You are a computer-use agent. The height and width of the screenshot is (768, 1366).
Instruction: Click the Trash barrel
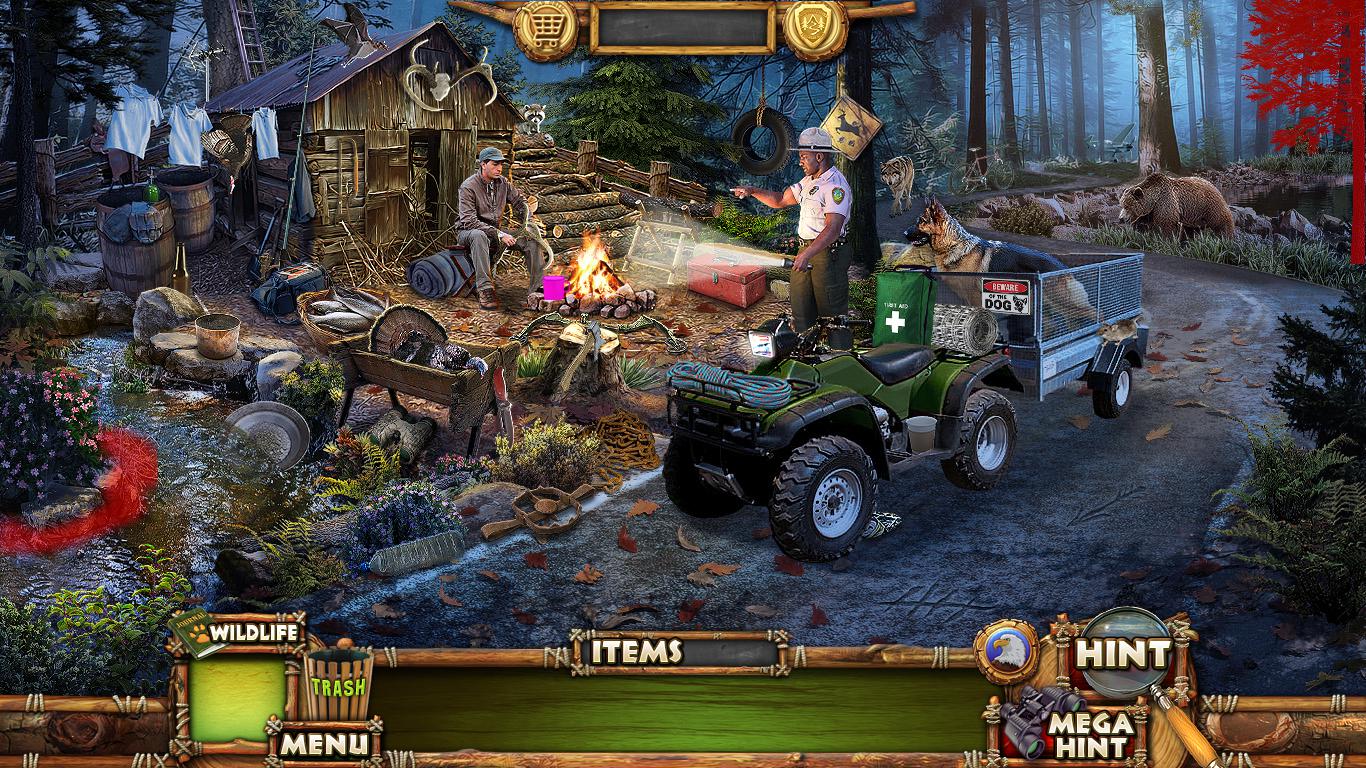(337, 684)
